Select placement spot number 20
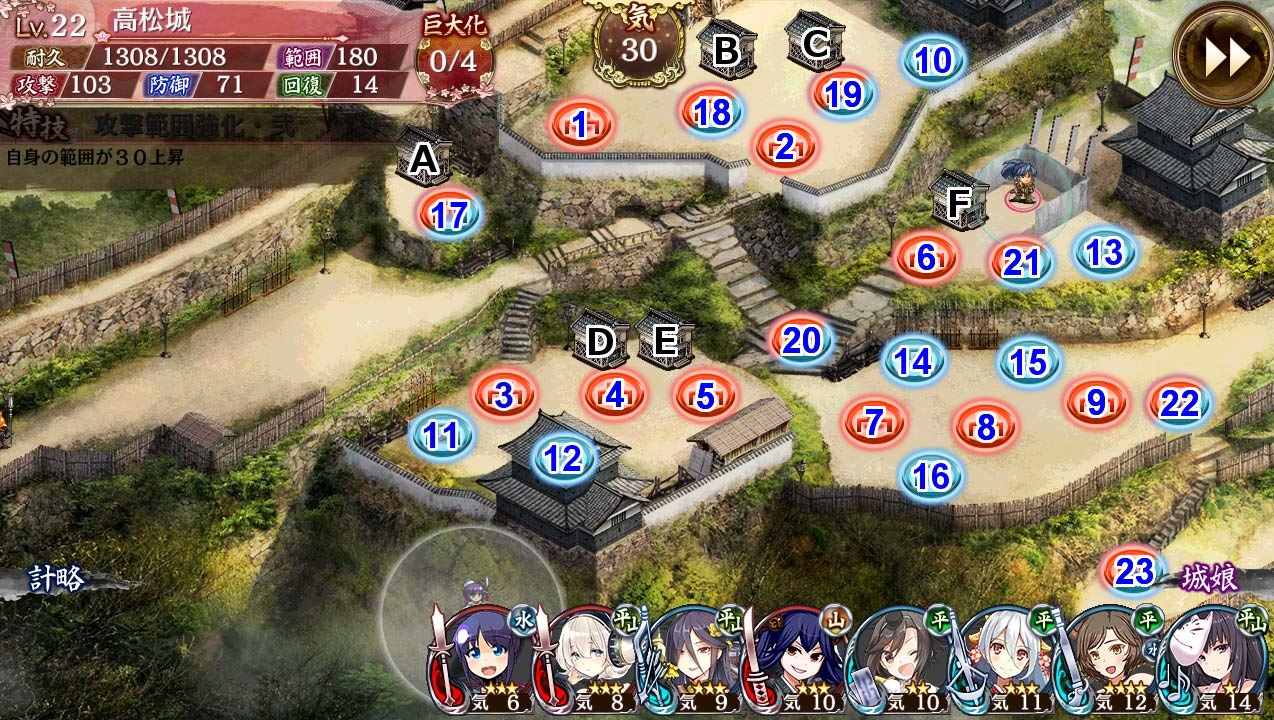 coord(801,342)
